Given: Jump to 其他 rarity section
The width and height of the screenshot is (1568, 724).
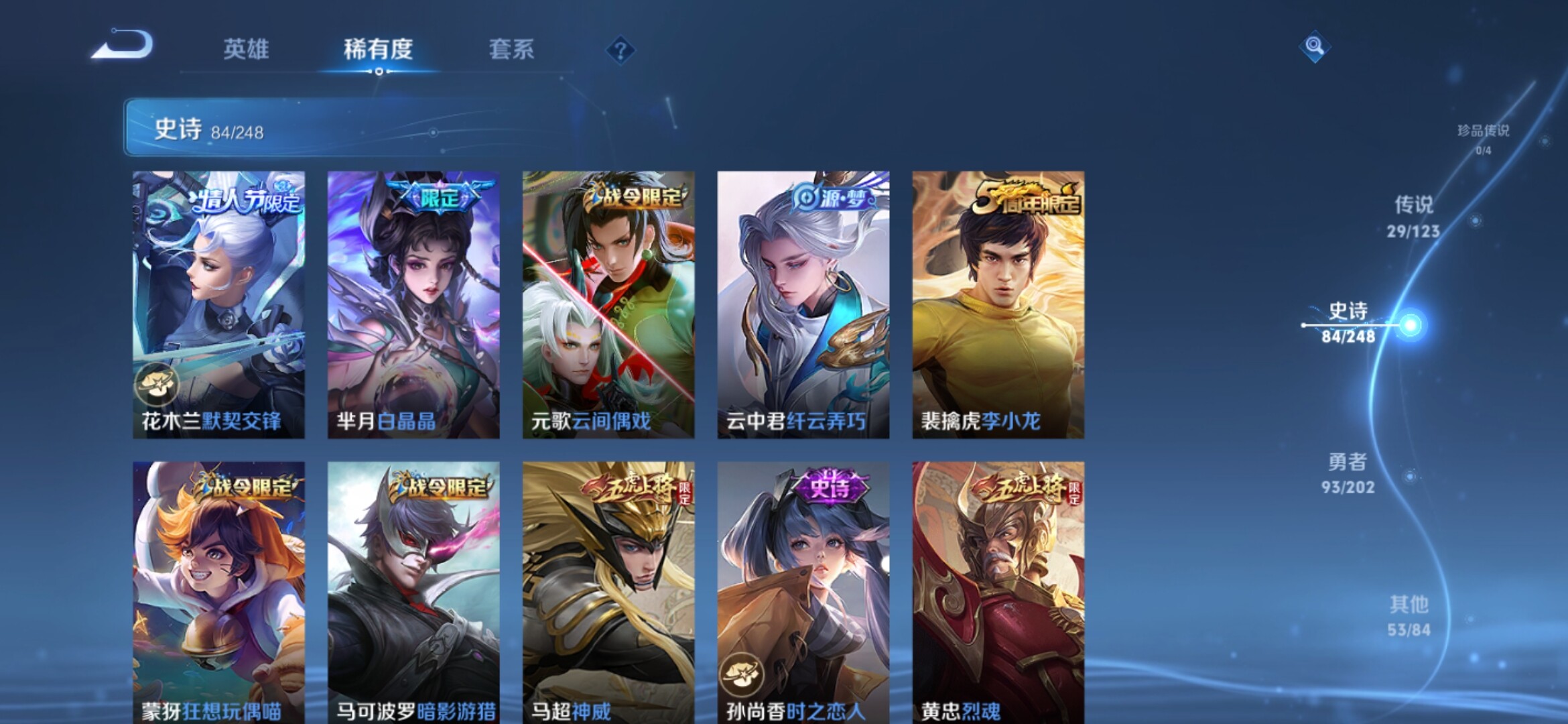Looking at the screenshot, I should [x=1409, y=615].
